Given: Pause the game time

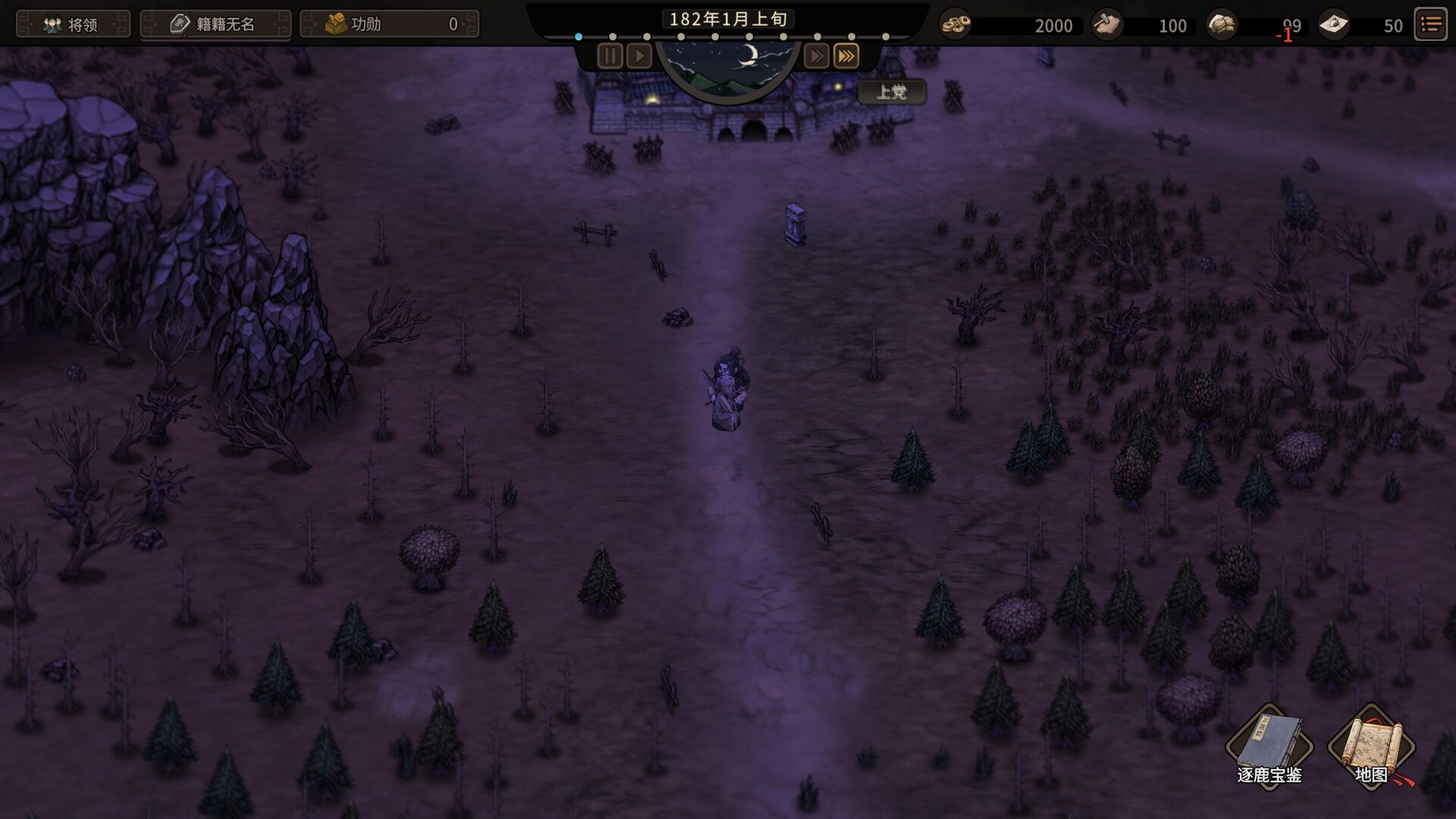Looking at the screenshot, I should pyautogui.click(x=610, y=56).
